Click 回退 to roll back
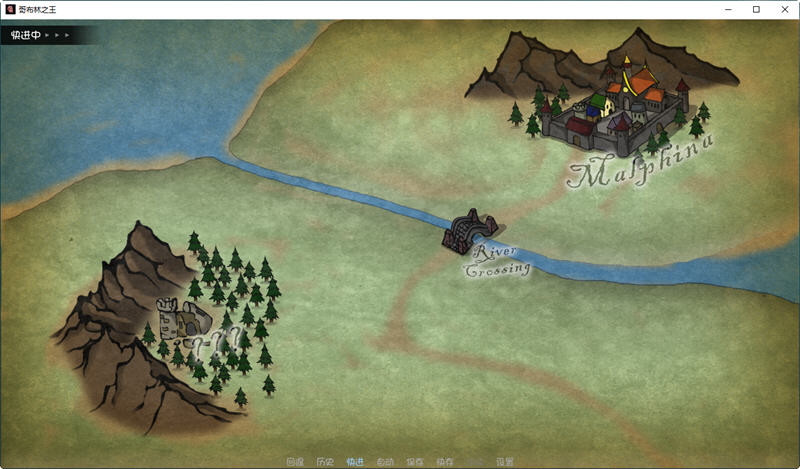800x469 pixels. coord(294,462)
